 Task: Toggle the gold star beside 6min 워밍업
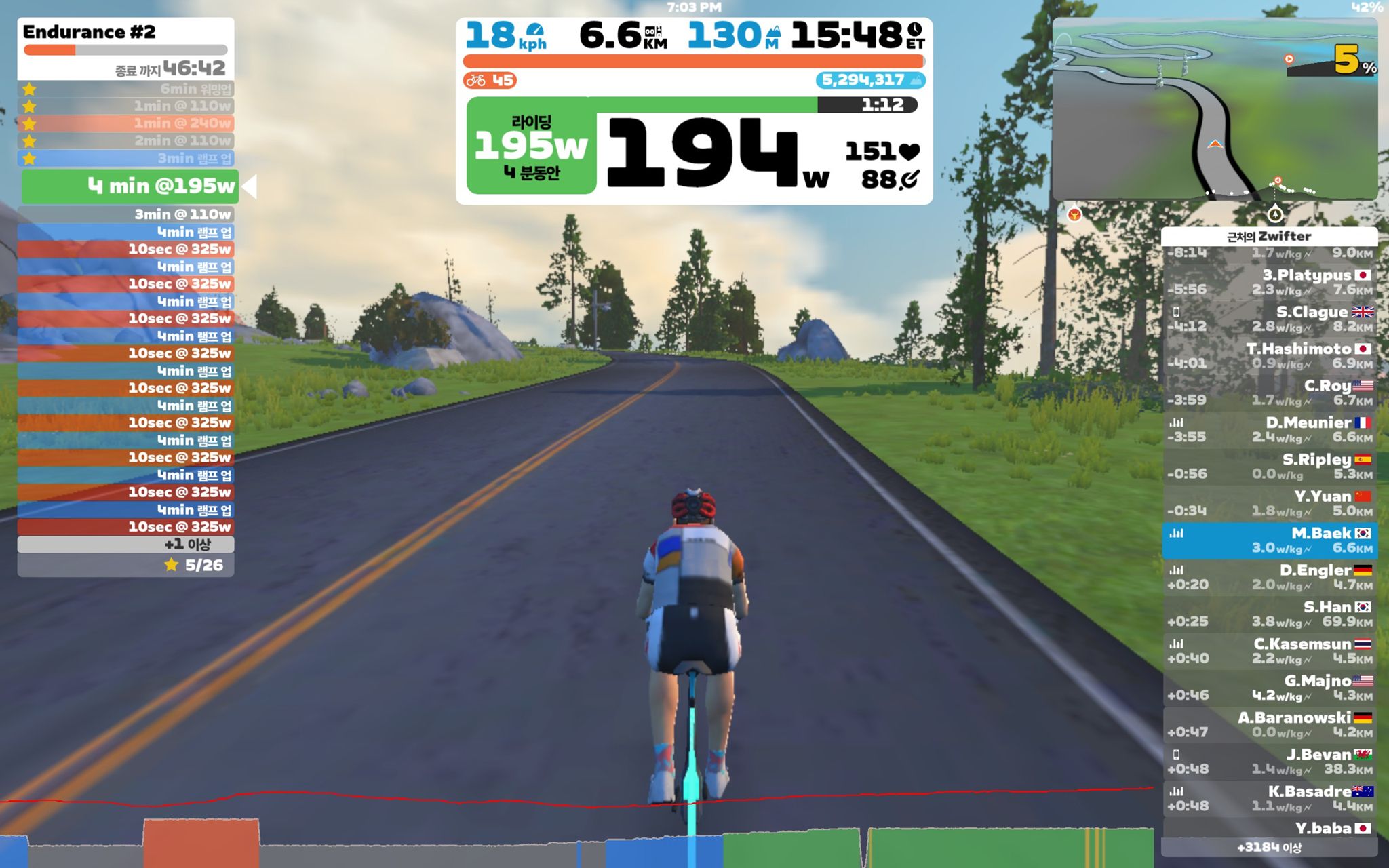click(x=28, y=87)
